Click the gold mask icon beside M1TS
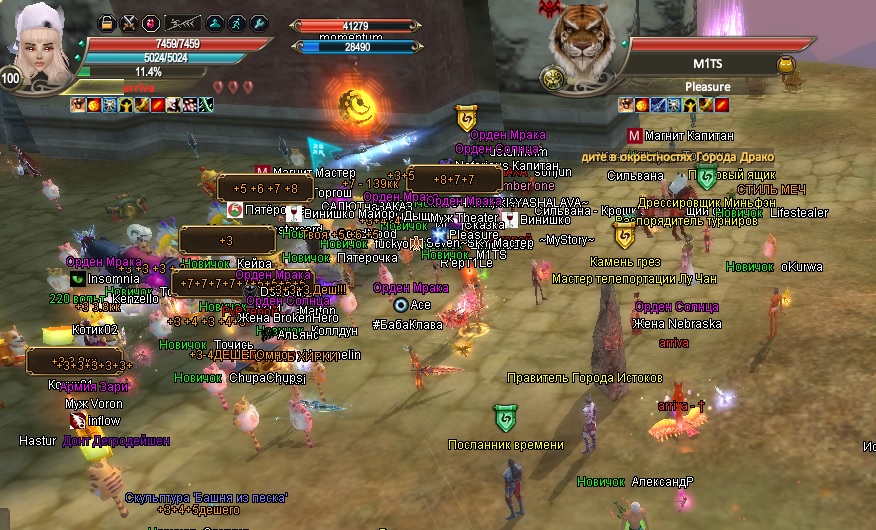The width and height of the screenshot is (876, 530). [787, 65]
